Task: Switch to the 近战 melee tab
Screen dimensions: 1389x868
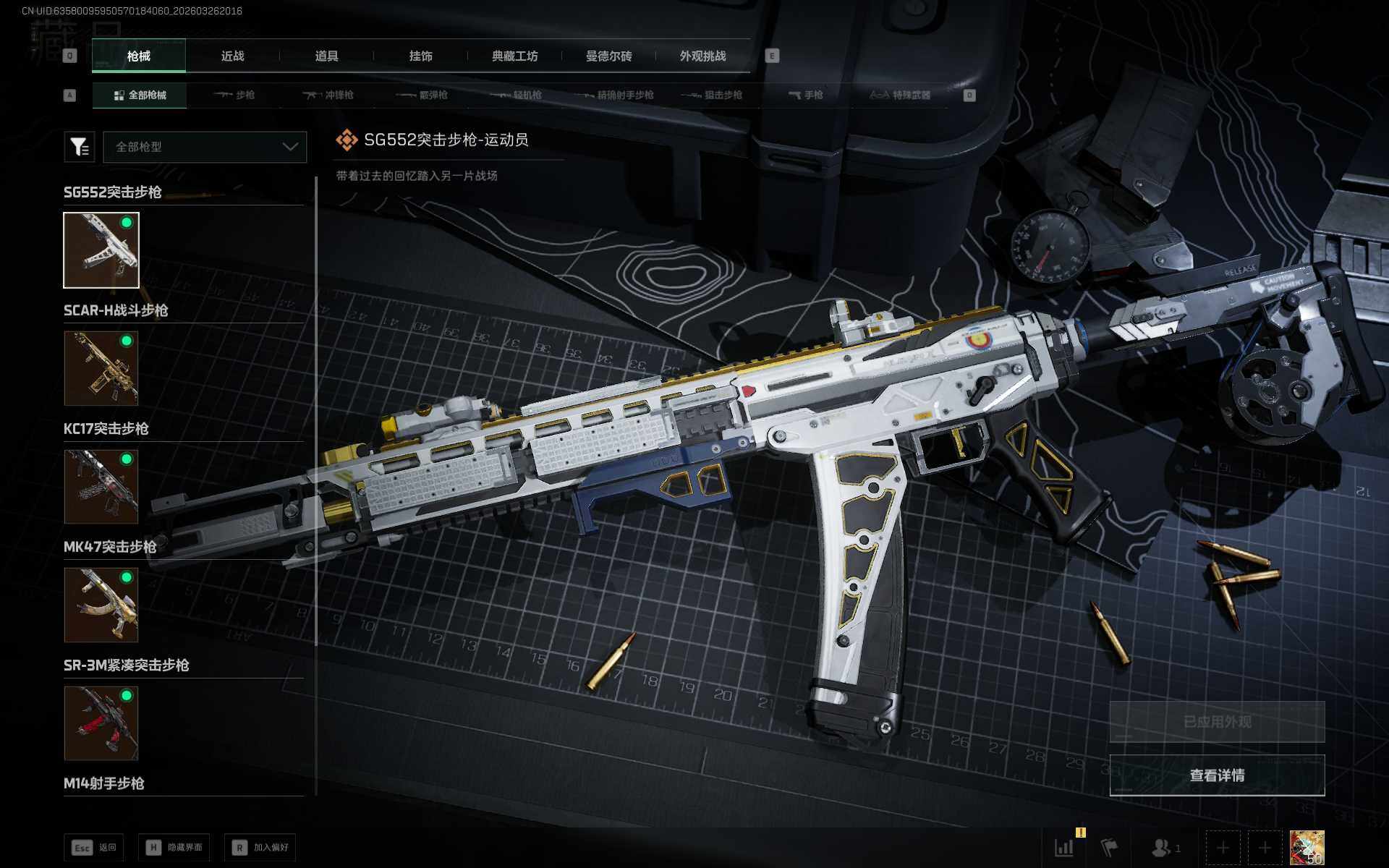Action: click(x=232, y=56)
